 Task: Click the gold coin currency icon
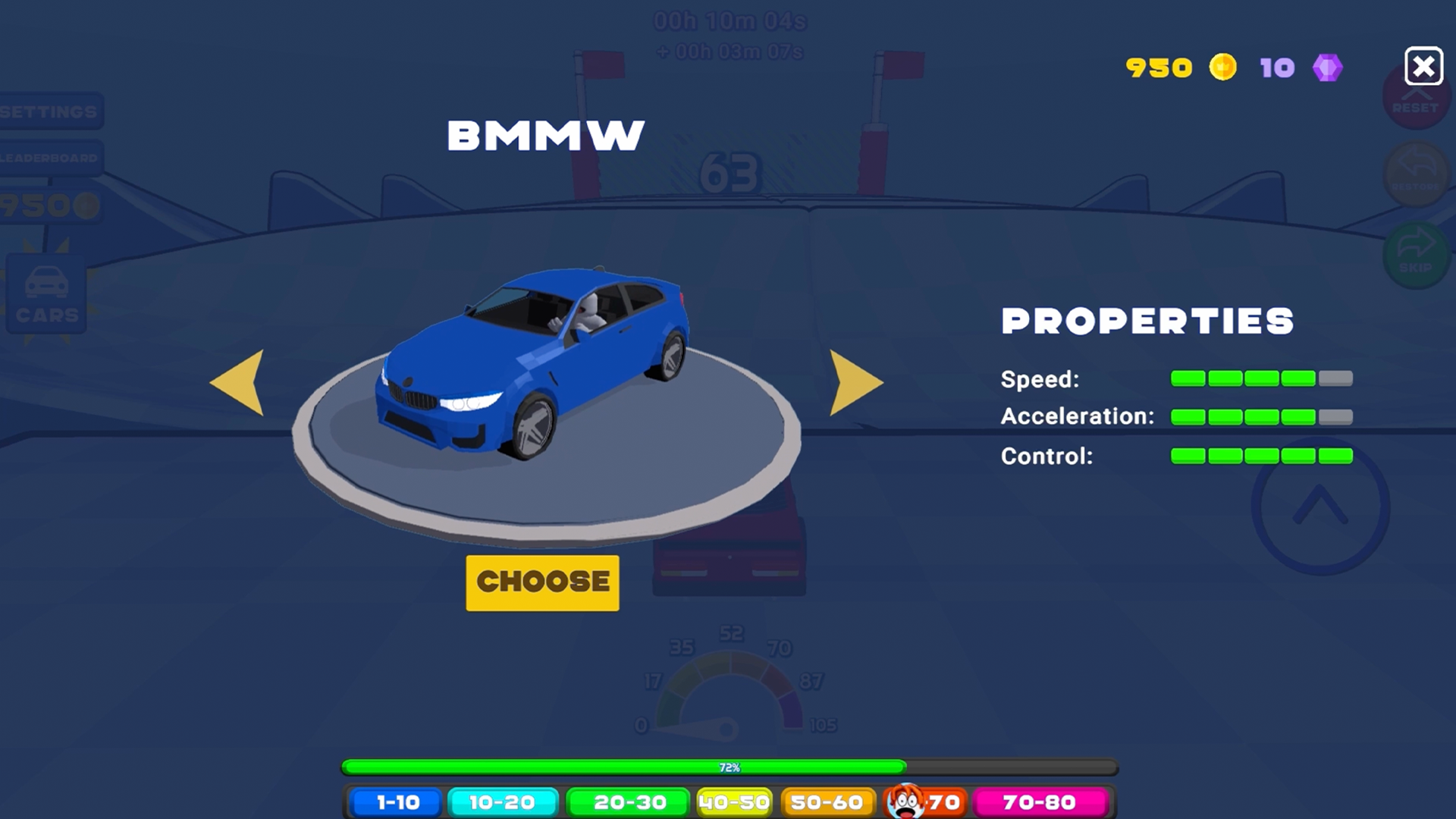click(x=1222, y=67)
